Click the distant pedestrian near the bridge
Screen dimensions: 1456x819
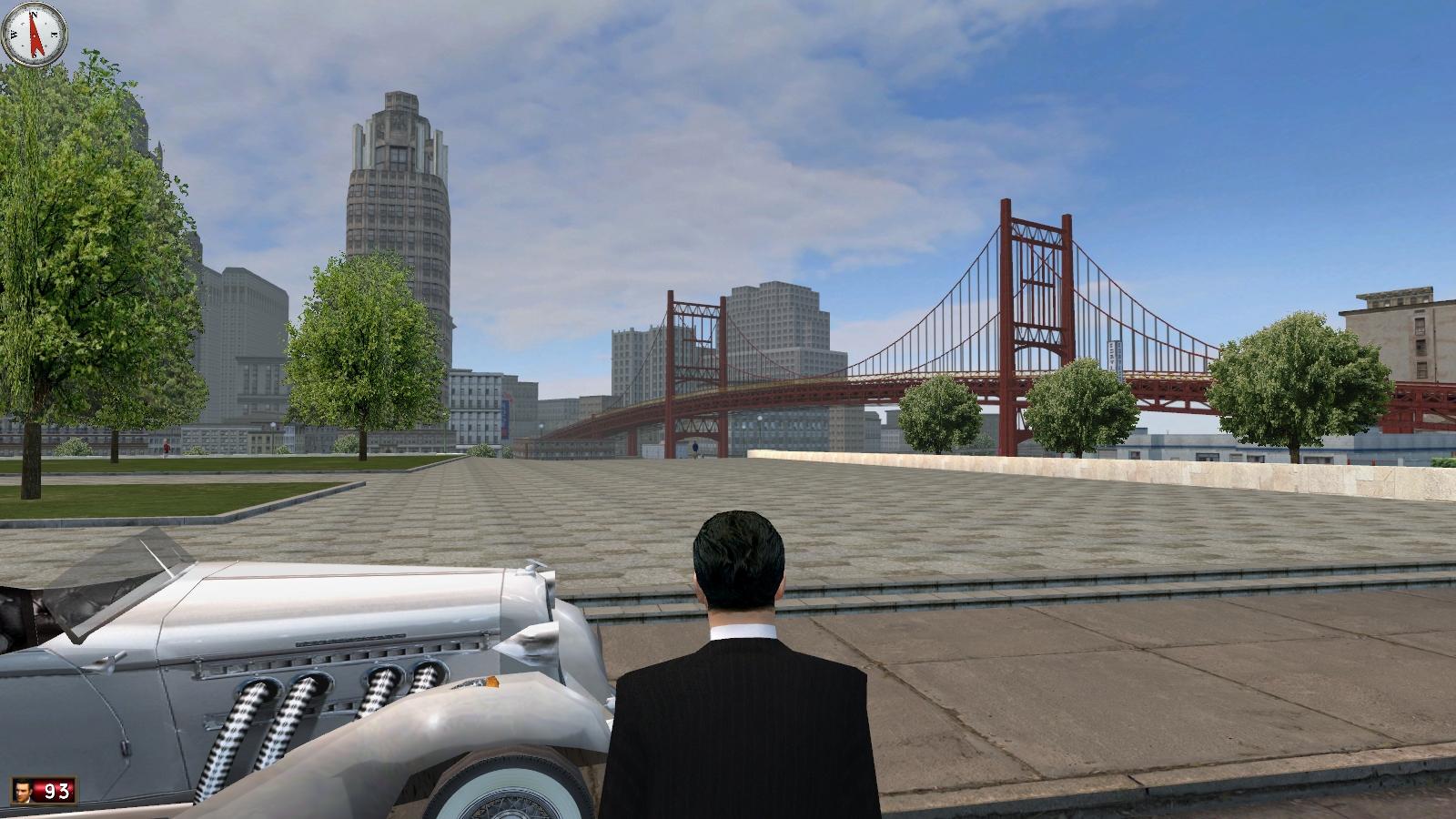pyautogui.click(x=694, y=446)
